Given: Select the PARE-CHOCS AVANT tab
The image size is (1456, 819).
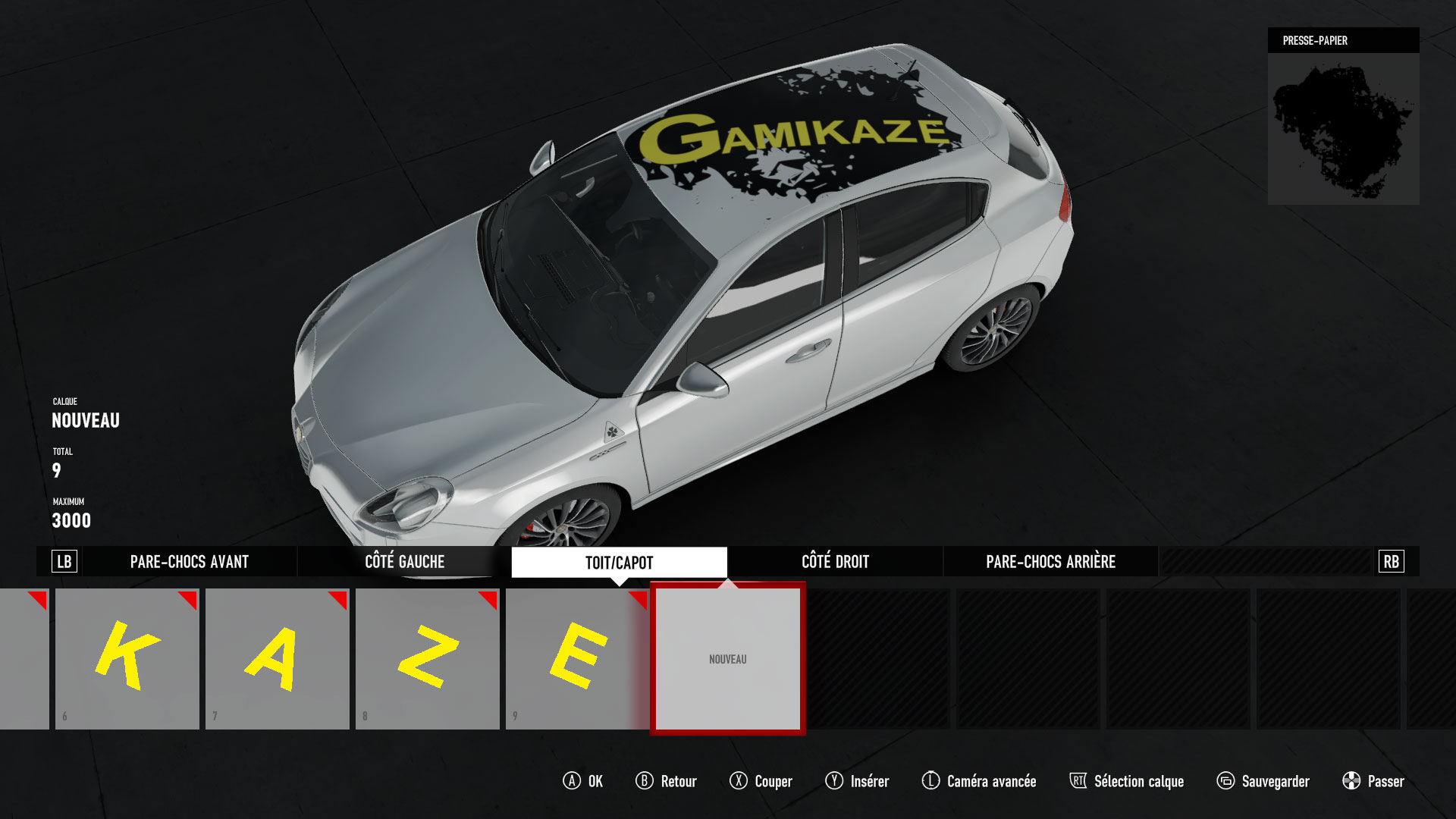Looking at the screenshot, I should point(190,562).
